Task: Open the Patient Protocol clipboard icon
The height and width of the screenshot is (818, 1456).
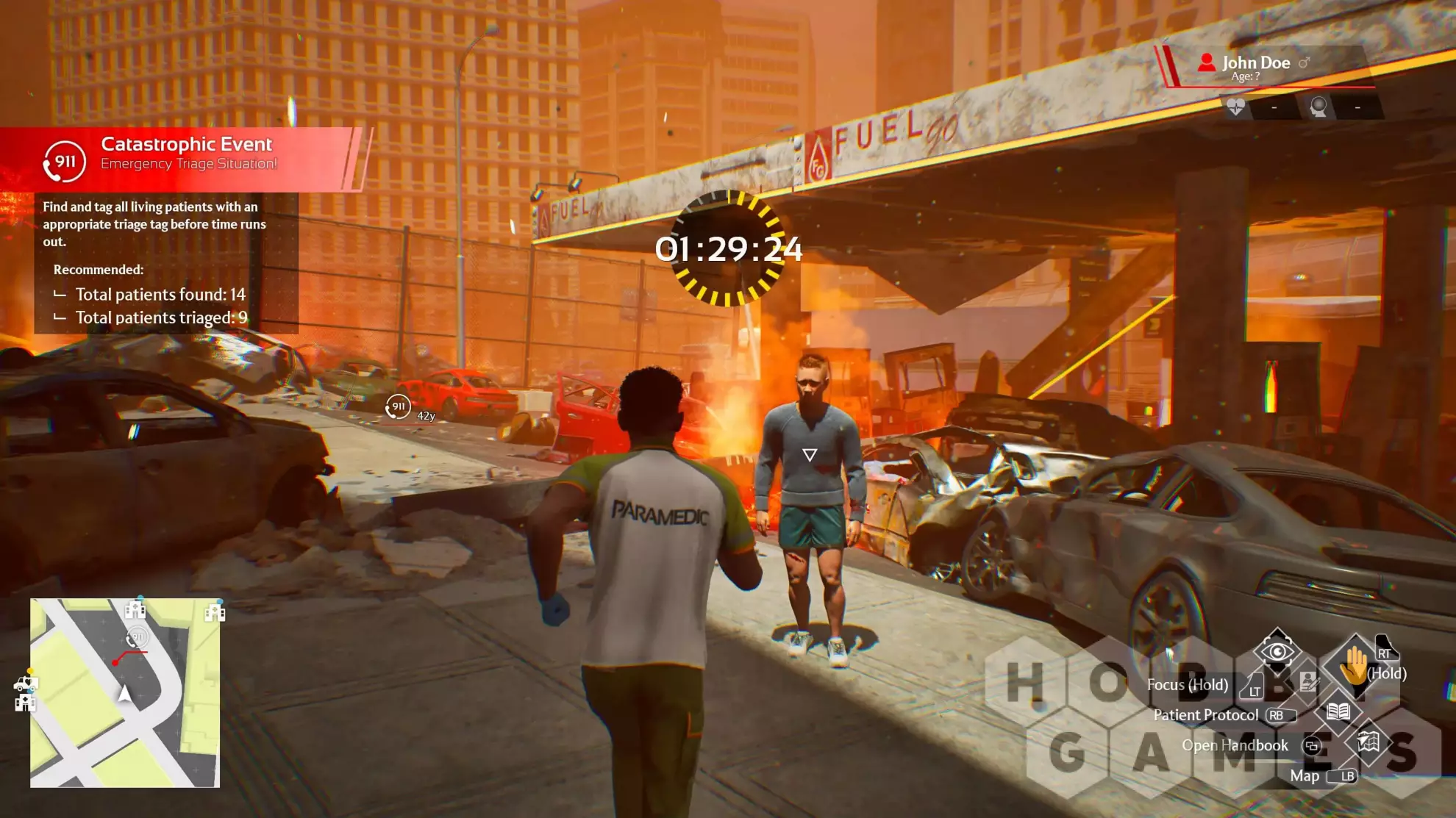Action: coord(1307,681)
